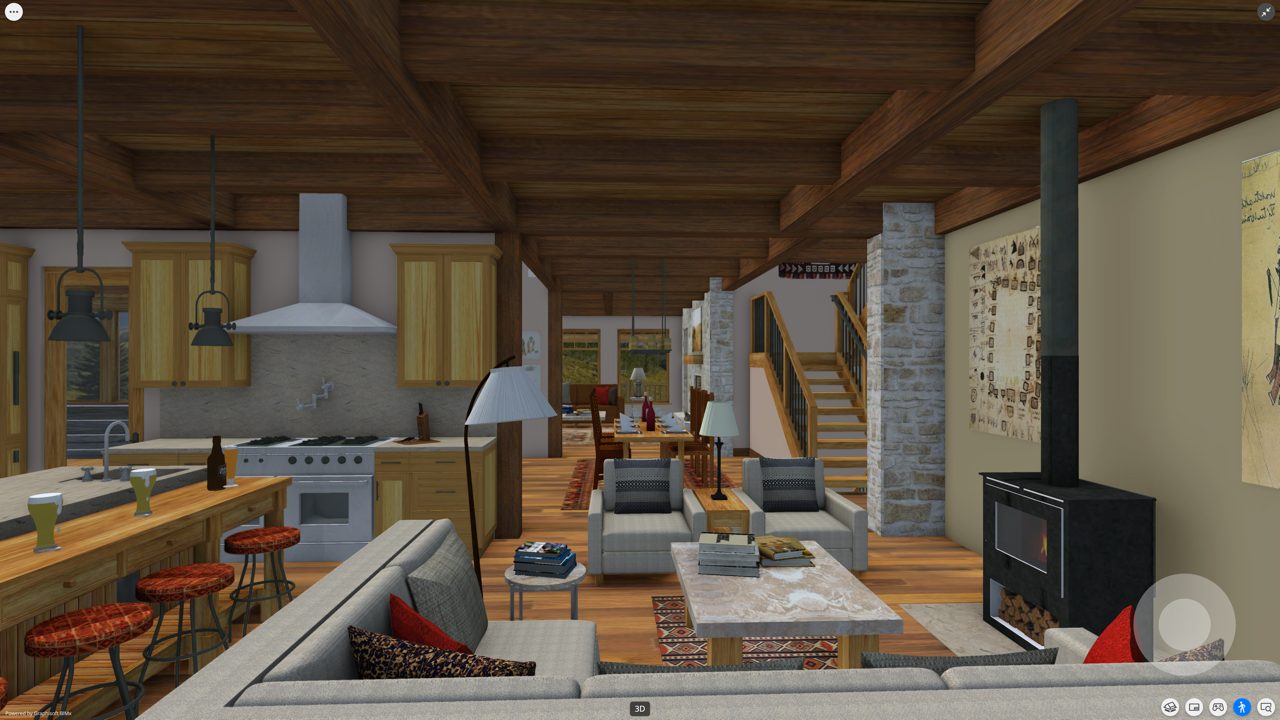1280x720 pixels.
Task: Open the magnifier search view icon
Action: 1266,707
